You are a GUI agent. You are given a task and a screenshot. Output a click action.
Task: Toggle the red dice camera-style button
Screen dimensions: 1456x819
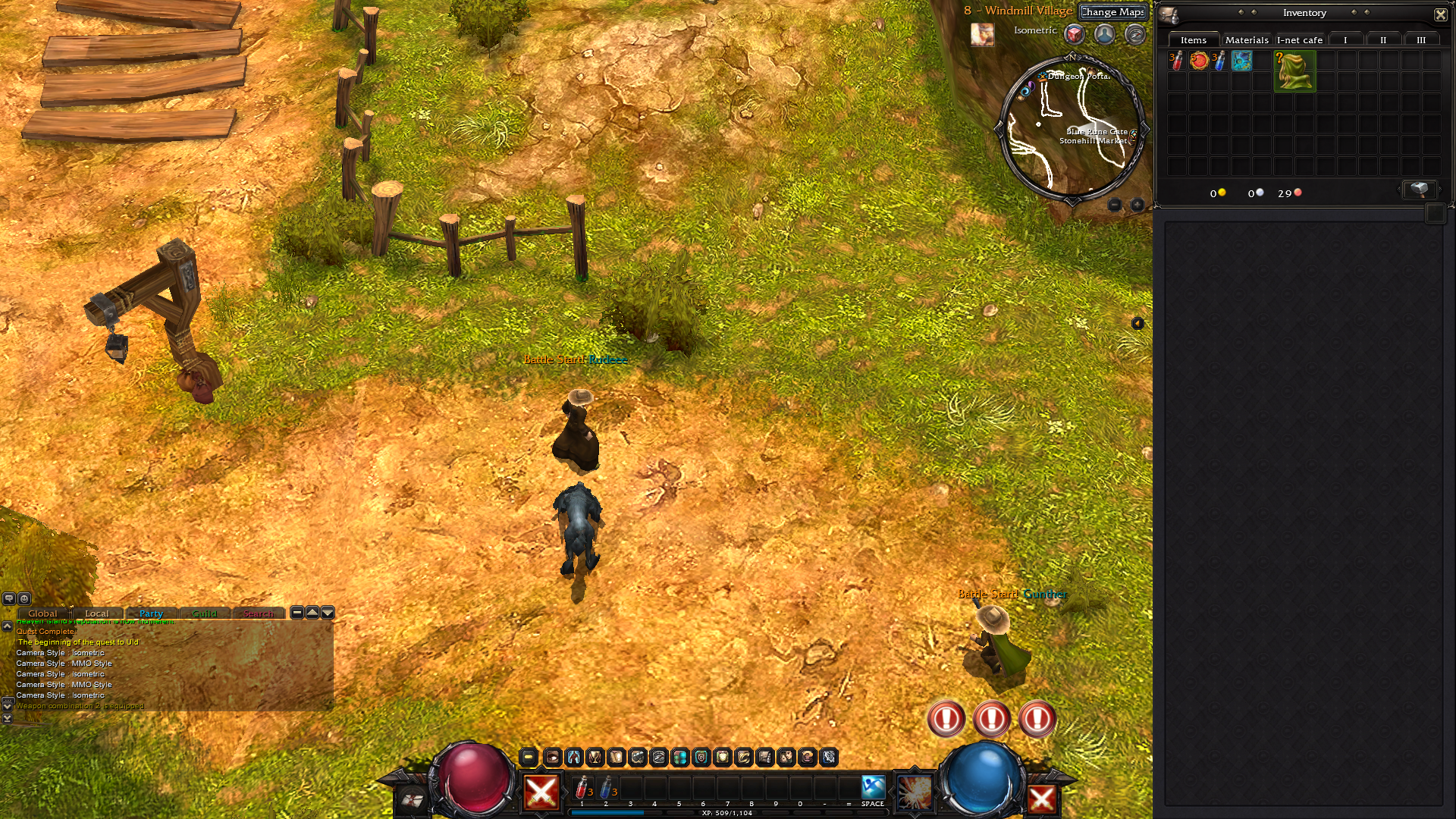click(1074, 34)
